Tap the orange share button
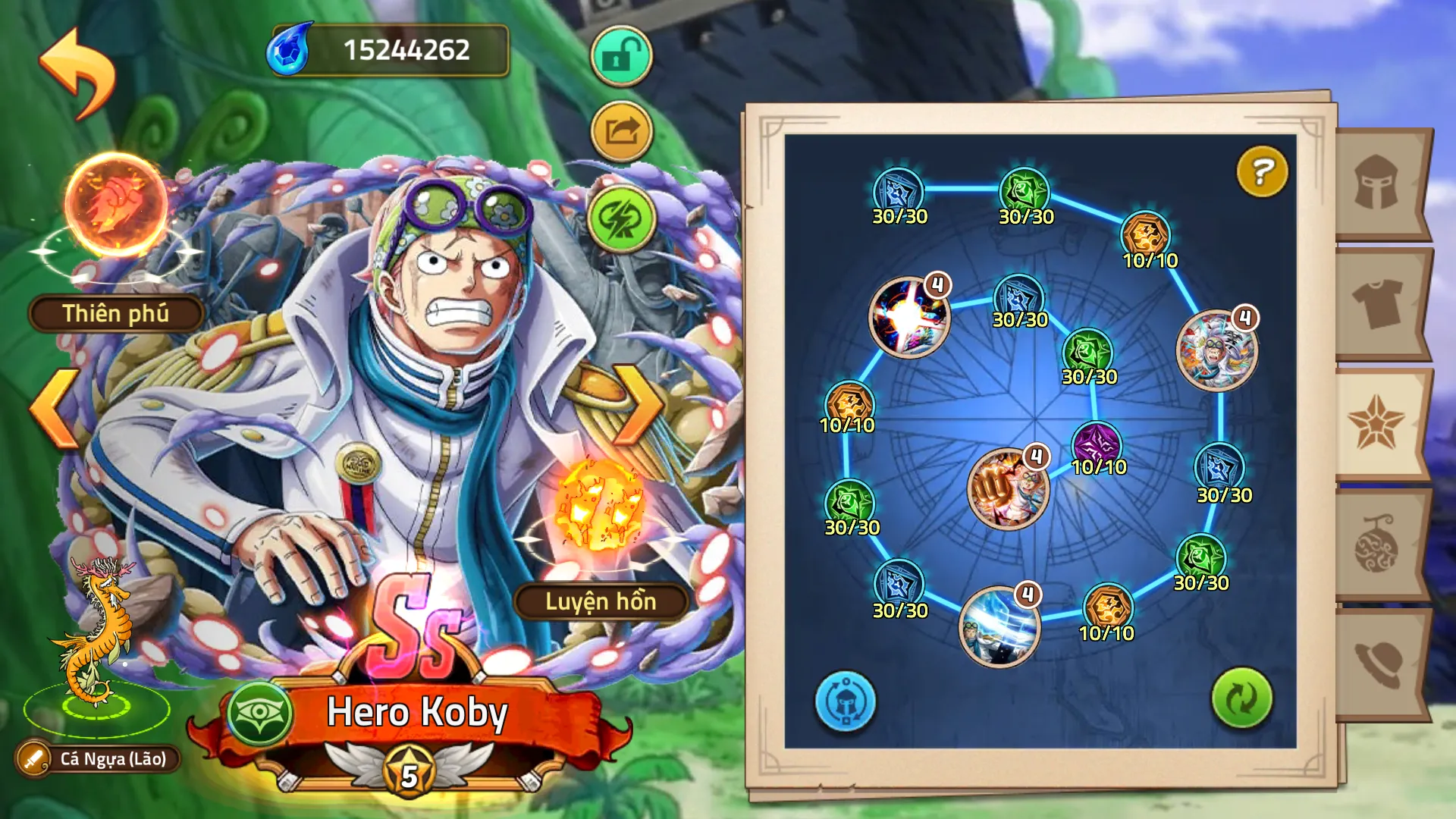 tap(621, 132)
